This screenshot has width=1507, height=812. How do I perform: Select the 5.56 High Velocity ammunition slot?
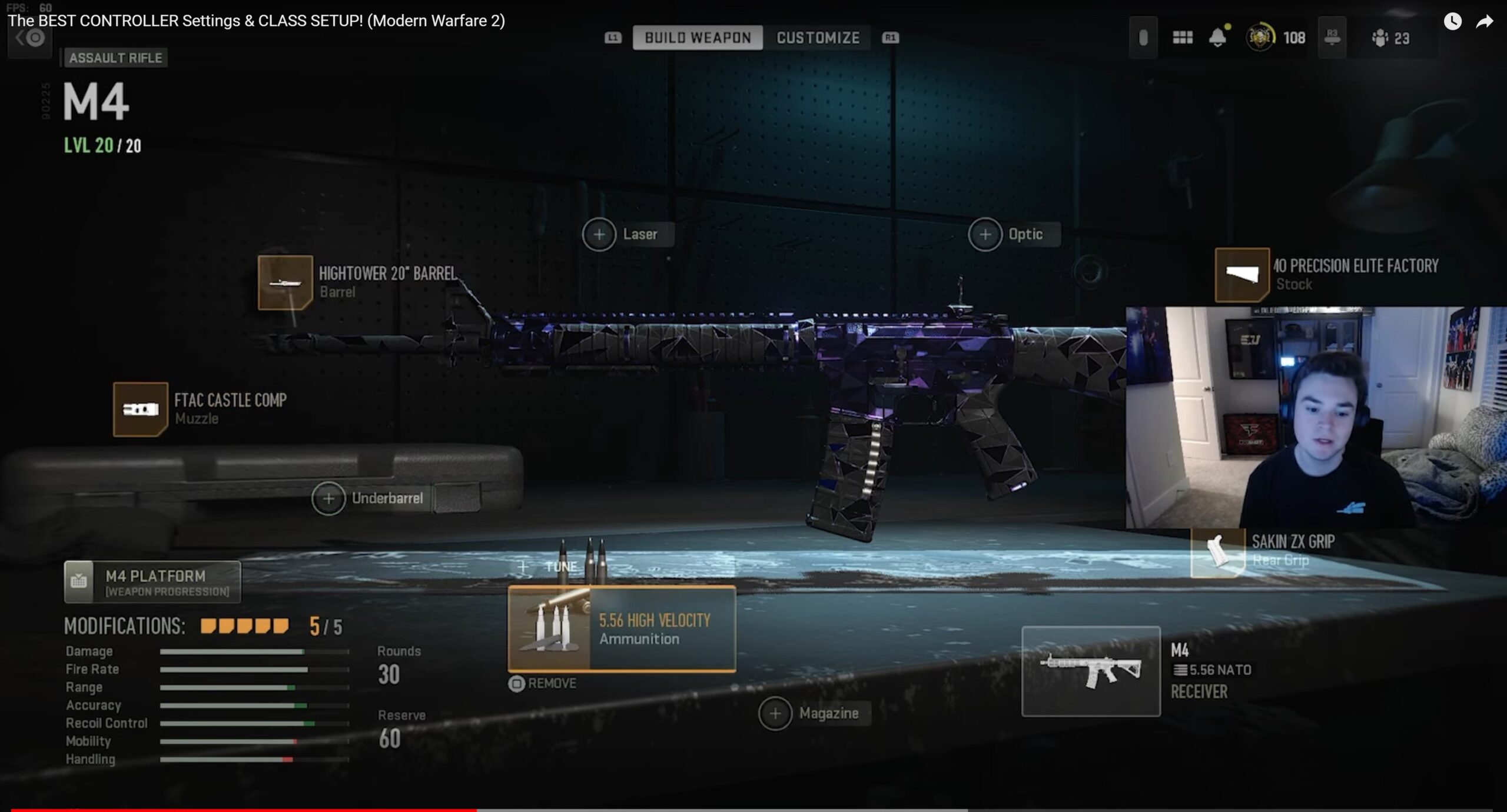point(622,628)
